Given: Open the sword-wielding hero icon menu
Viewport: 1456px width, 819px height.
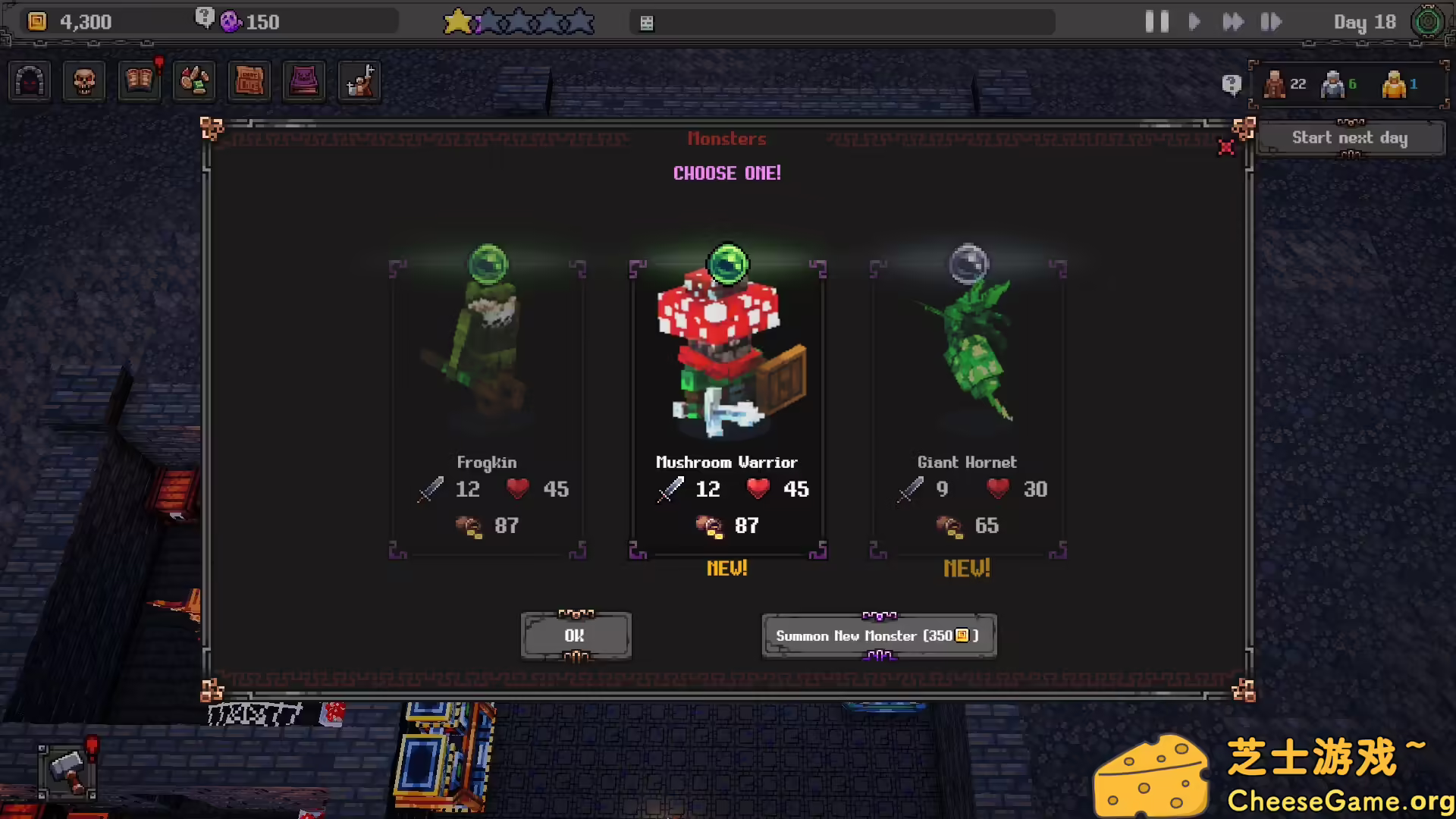Looking at the screenshot, I should (359, 81).
